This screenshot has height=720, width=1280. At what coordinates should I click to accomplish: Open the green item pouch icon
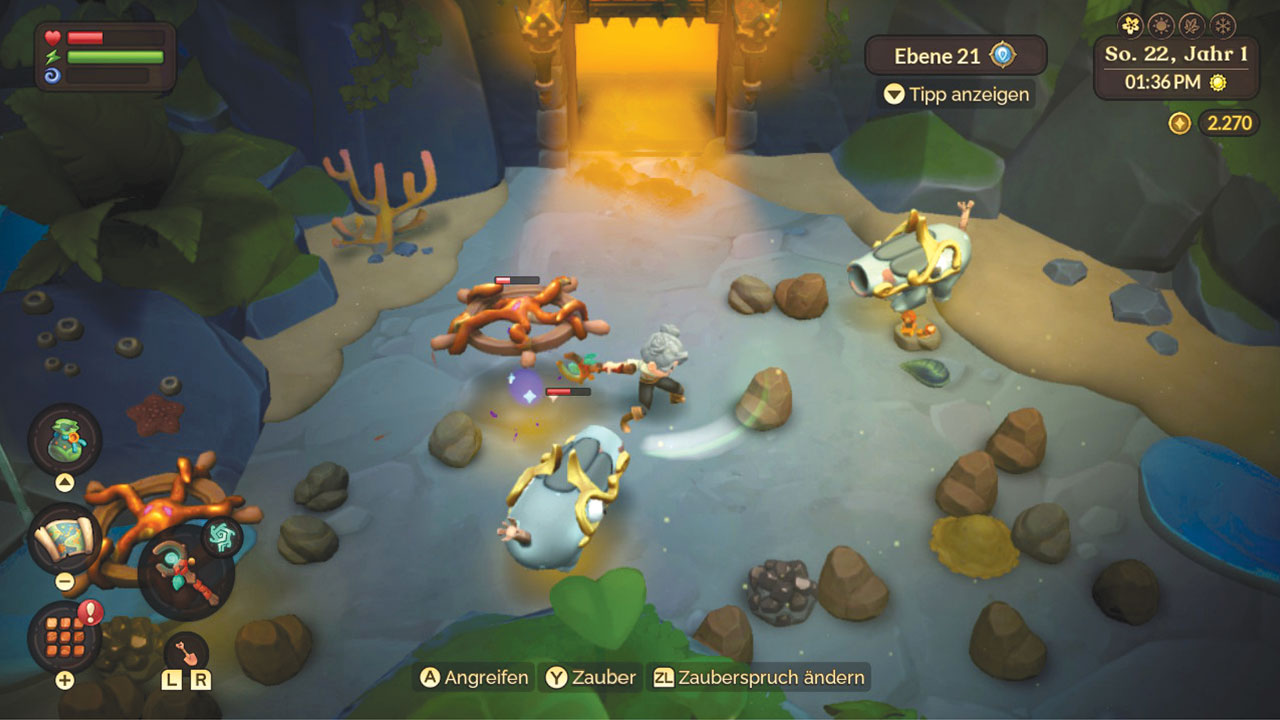tap(64, 438)
